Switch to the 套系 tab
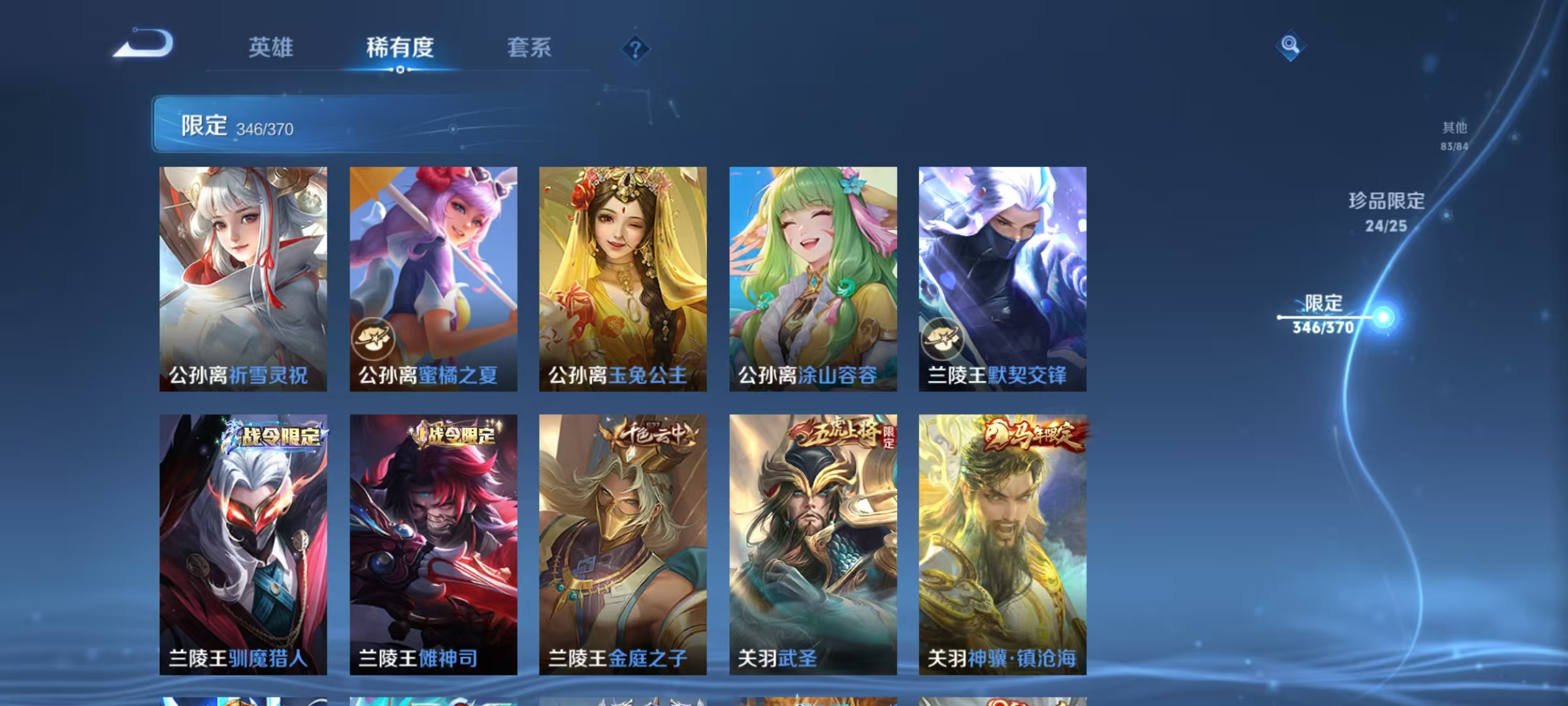Viewport: 1568px width, 706px height. tap(529, 47)
